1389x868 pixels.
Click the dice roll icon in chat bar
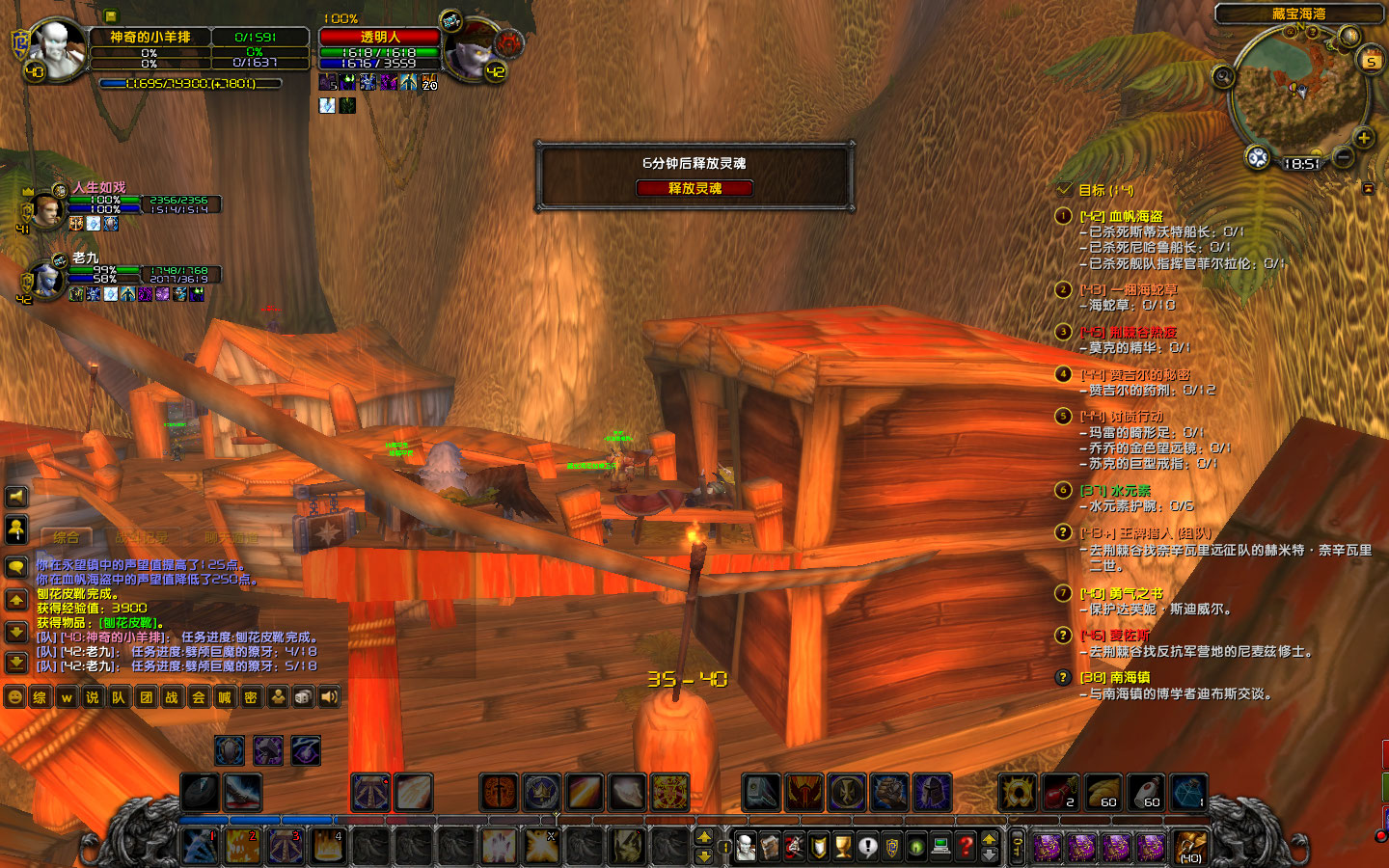tap(303, 696)
